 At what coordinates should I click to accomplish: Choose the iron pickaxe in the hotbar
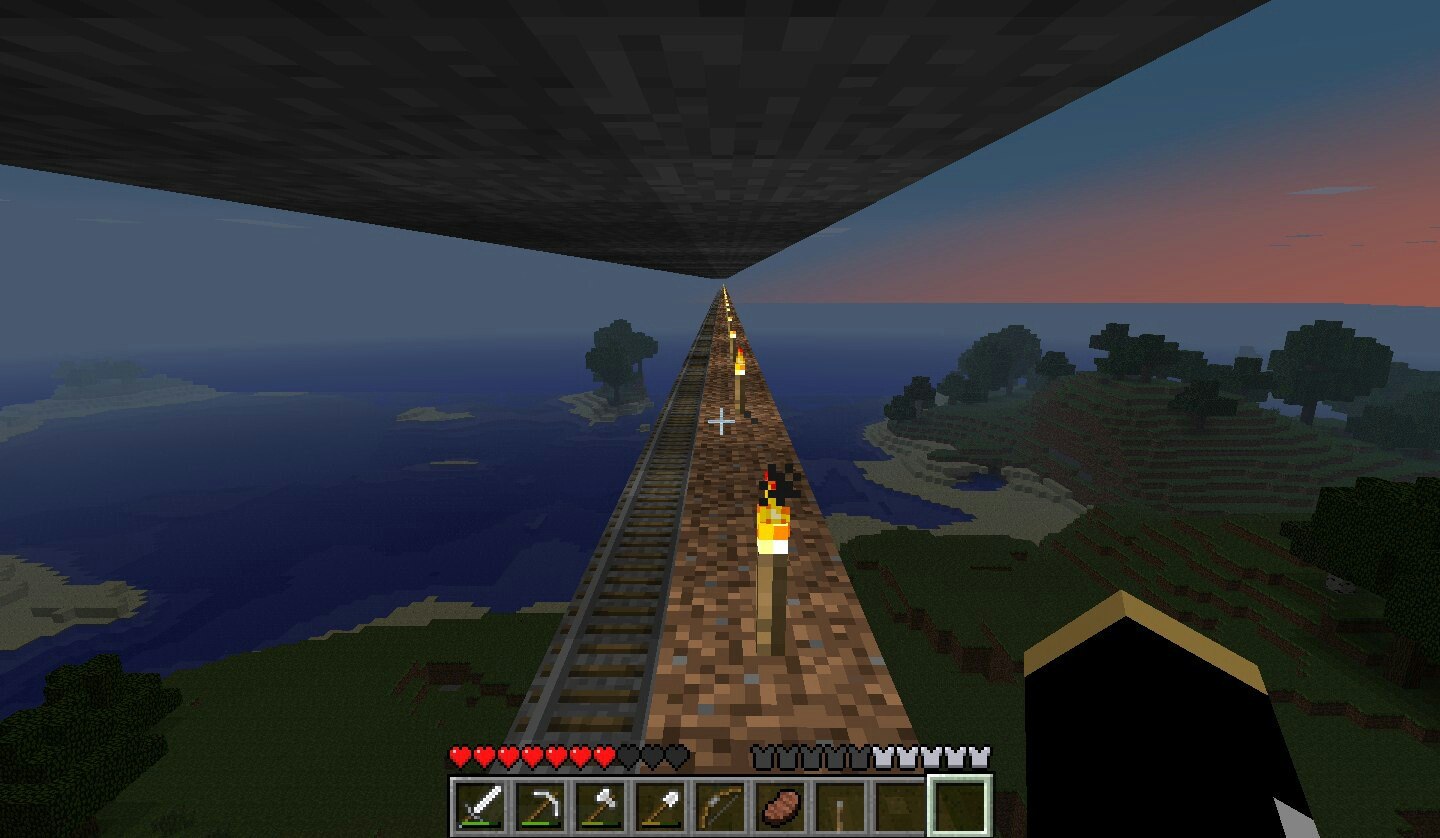coord(540,804)
